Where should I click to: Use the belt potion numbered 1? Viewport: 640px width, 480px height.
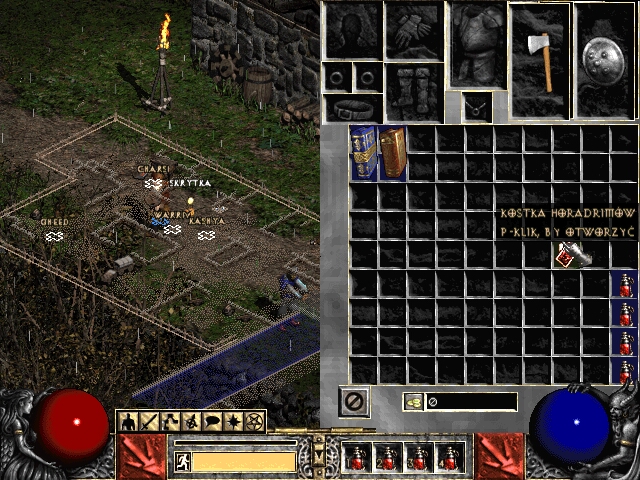pos(356,458)
